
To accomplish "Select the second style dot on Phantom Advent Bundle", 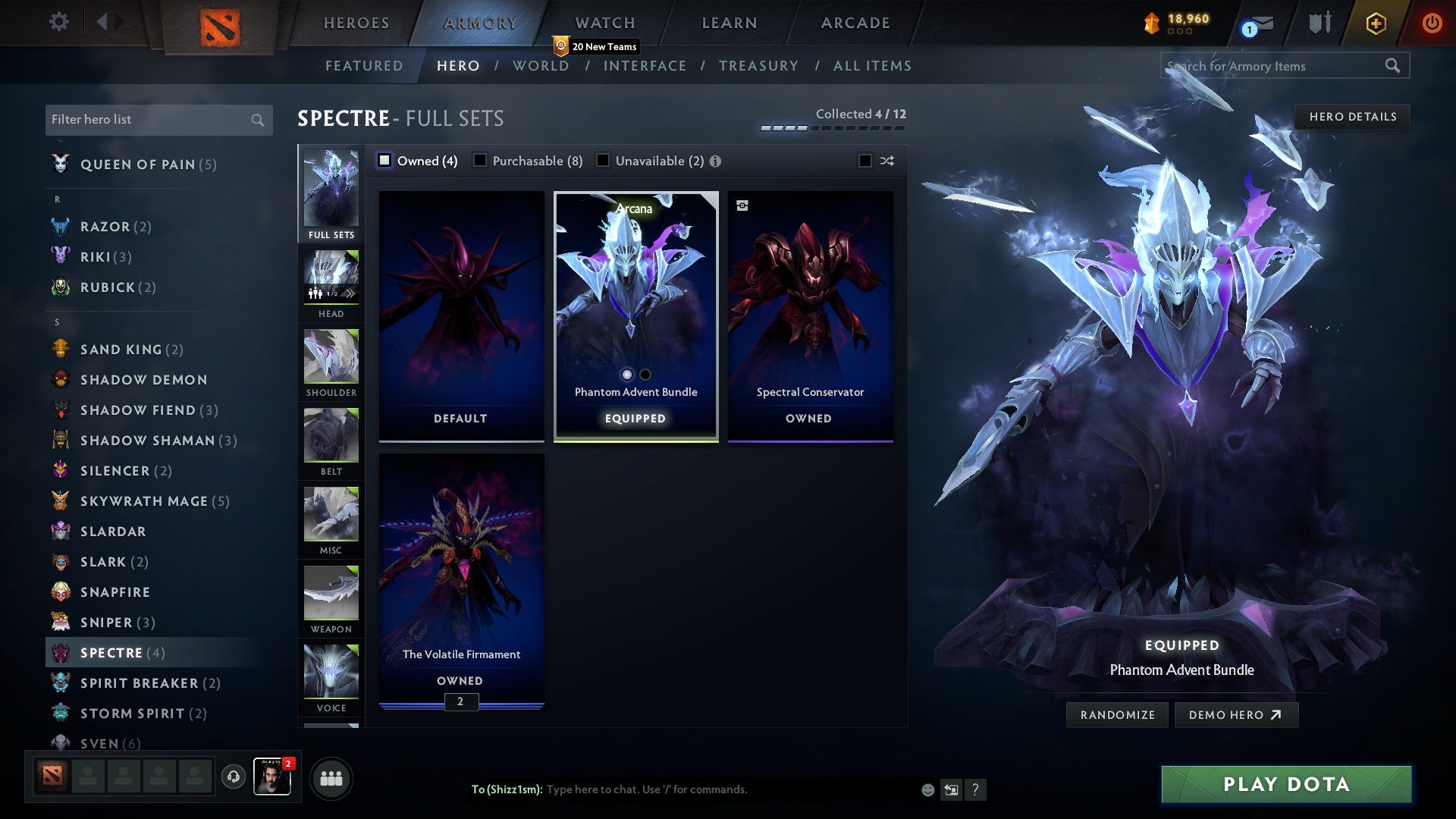I will pos(645,375).
